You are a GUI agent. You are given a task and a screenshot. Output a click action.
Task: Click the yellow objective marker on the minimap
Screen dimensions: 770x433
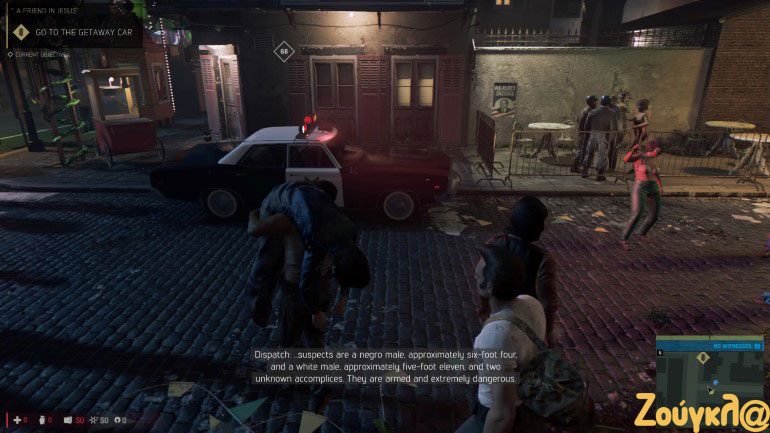pos(704,357)
